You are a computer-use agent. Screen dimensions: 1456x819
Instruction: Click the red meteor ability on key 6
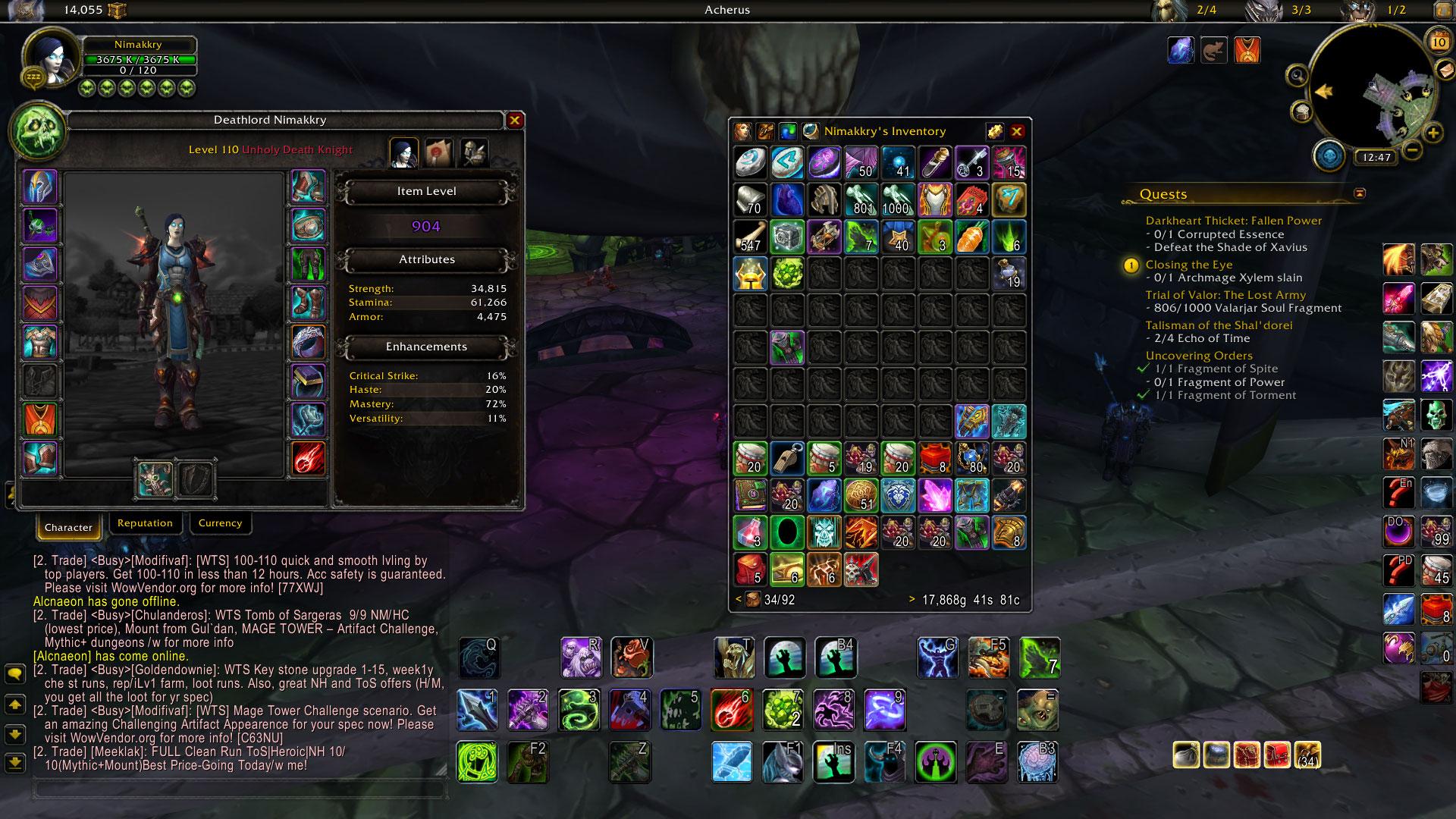(x=731, y=710)
